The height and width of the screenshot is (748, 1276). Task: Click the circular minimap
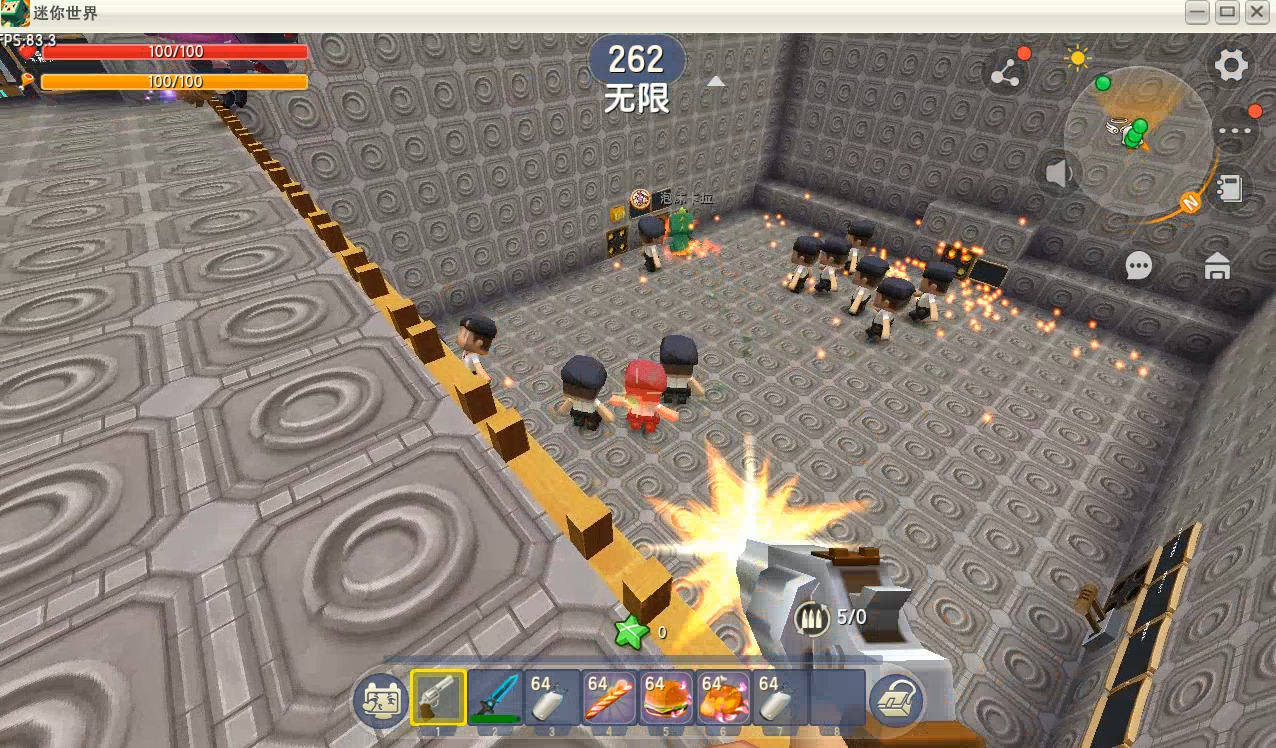pyautogui.click(x=1138, y=140)
